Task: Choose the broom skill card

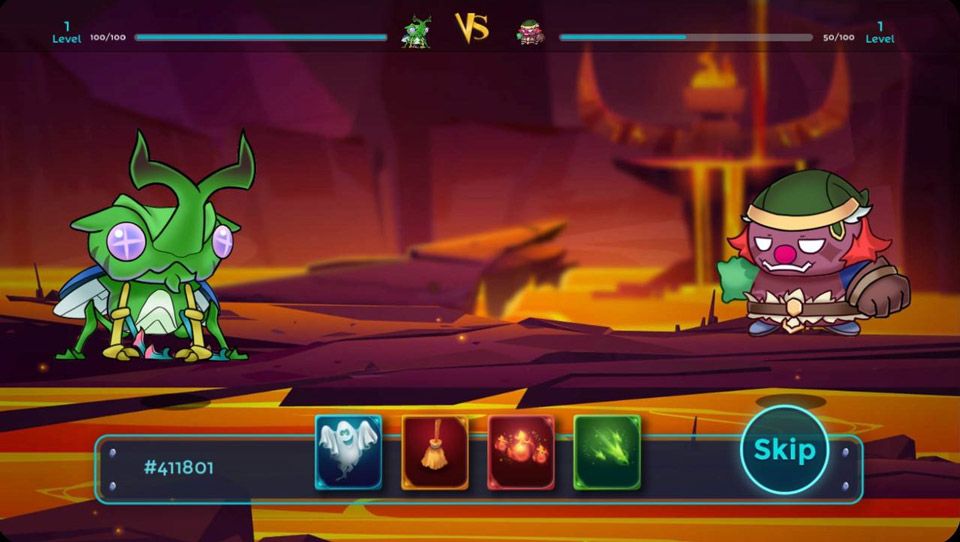Action: pos(435,452)
